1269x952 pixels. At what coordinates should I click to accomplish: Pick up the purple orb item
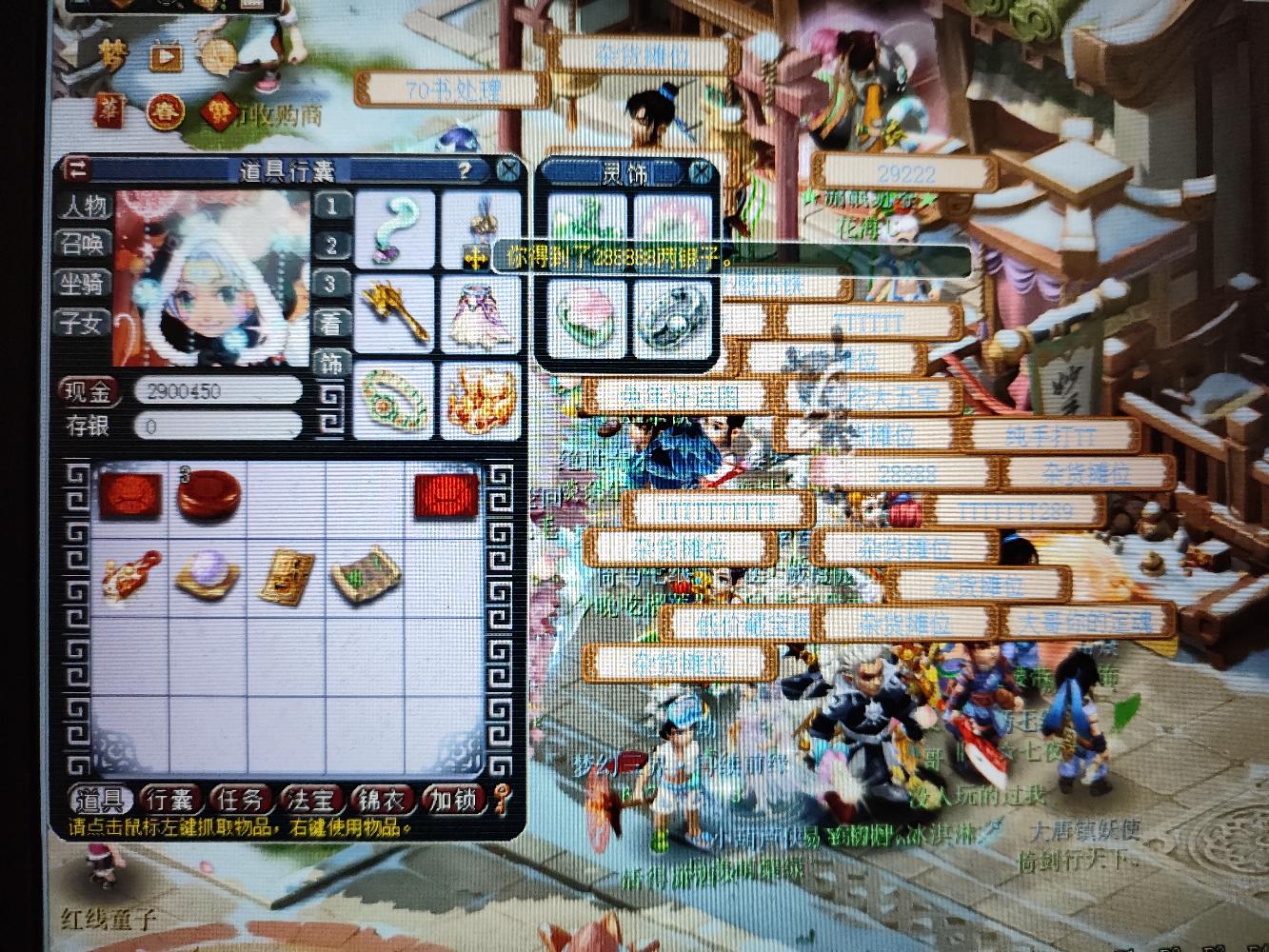point(208,576)
